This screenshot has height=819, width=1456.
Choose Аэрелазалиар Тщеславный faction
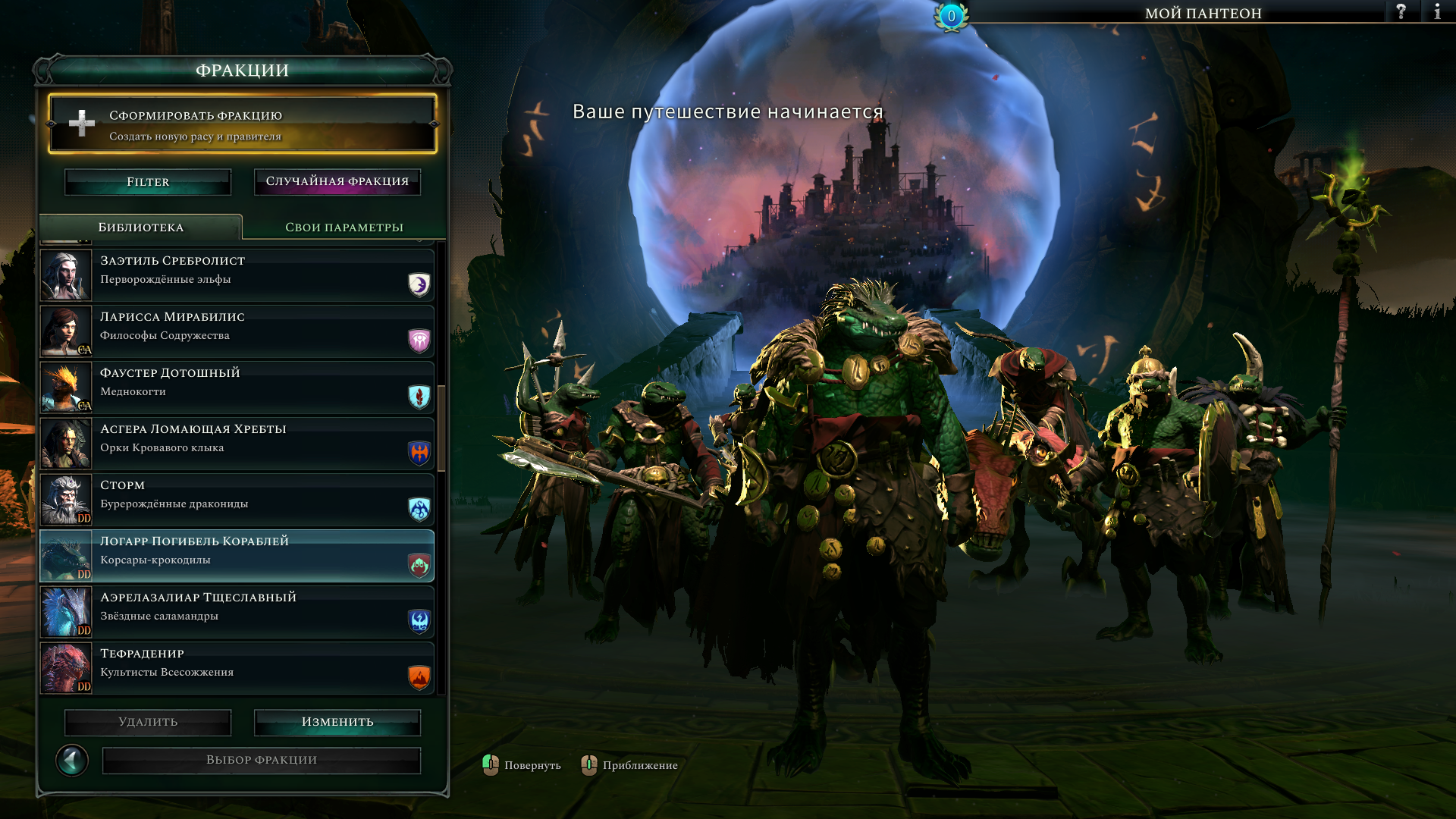click(237, 612)
